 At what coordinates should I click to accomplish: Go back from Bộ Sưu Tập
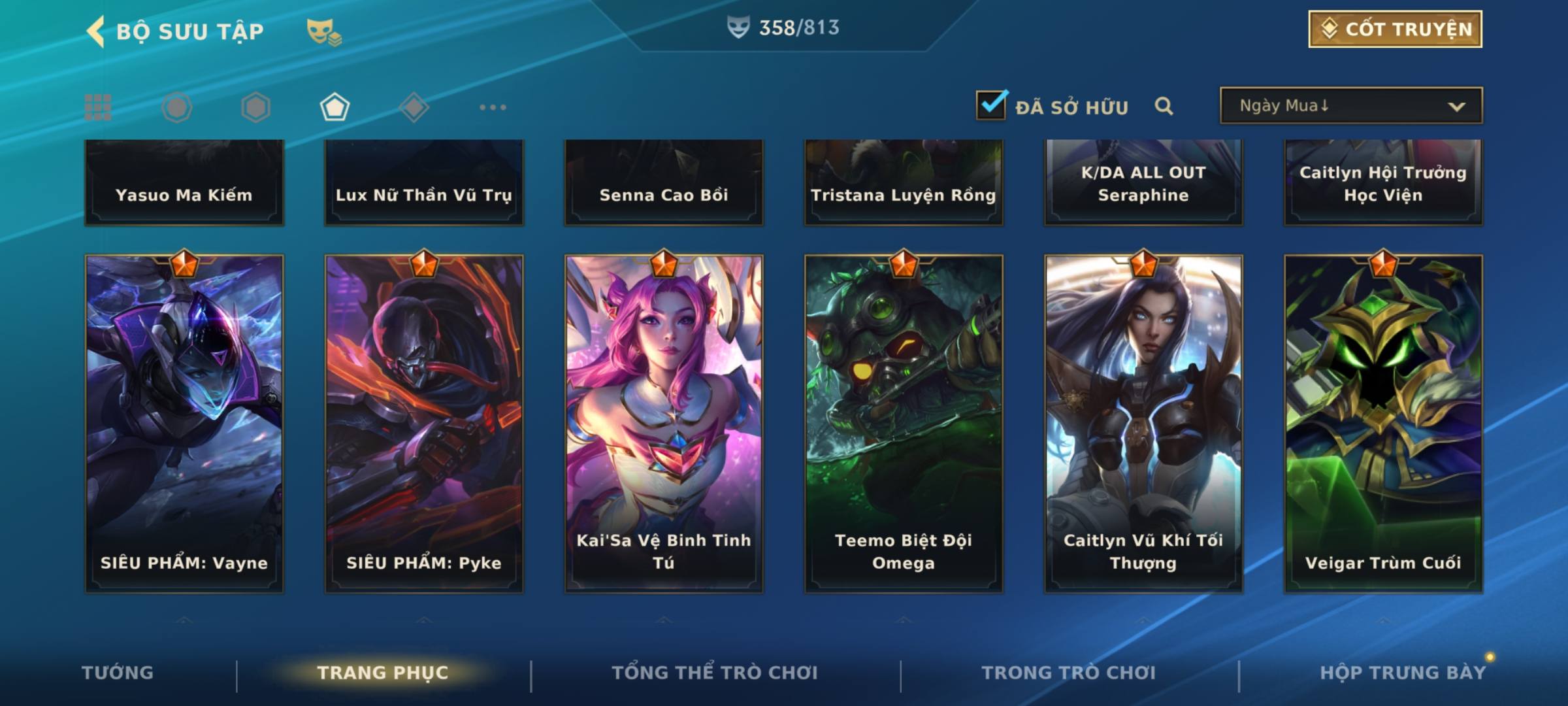[x=96, y=31]
